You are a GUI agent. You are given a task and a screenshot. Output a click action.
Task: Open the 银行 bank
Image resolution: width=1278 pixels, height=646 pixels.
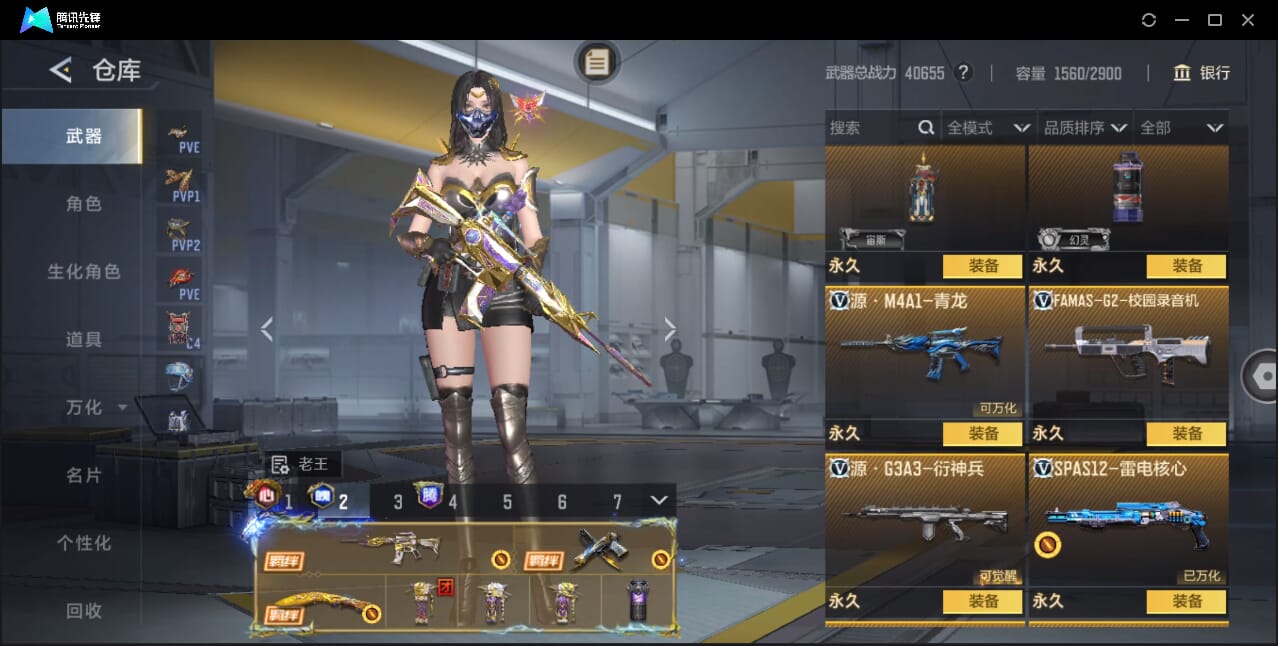(1201, 73)
